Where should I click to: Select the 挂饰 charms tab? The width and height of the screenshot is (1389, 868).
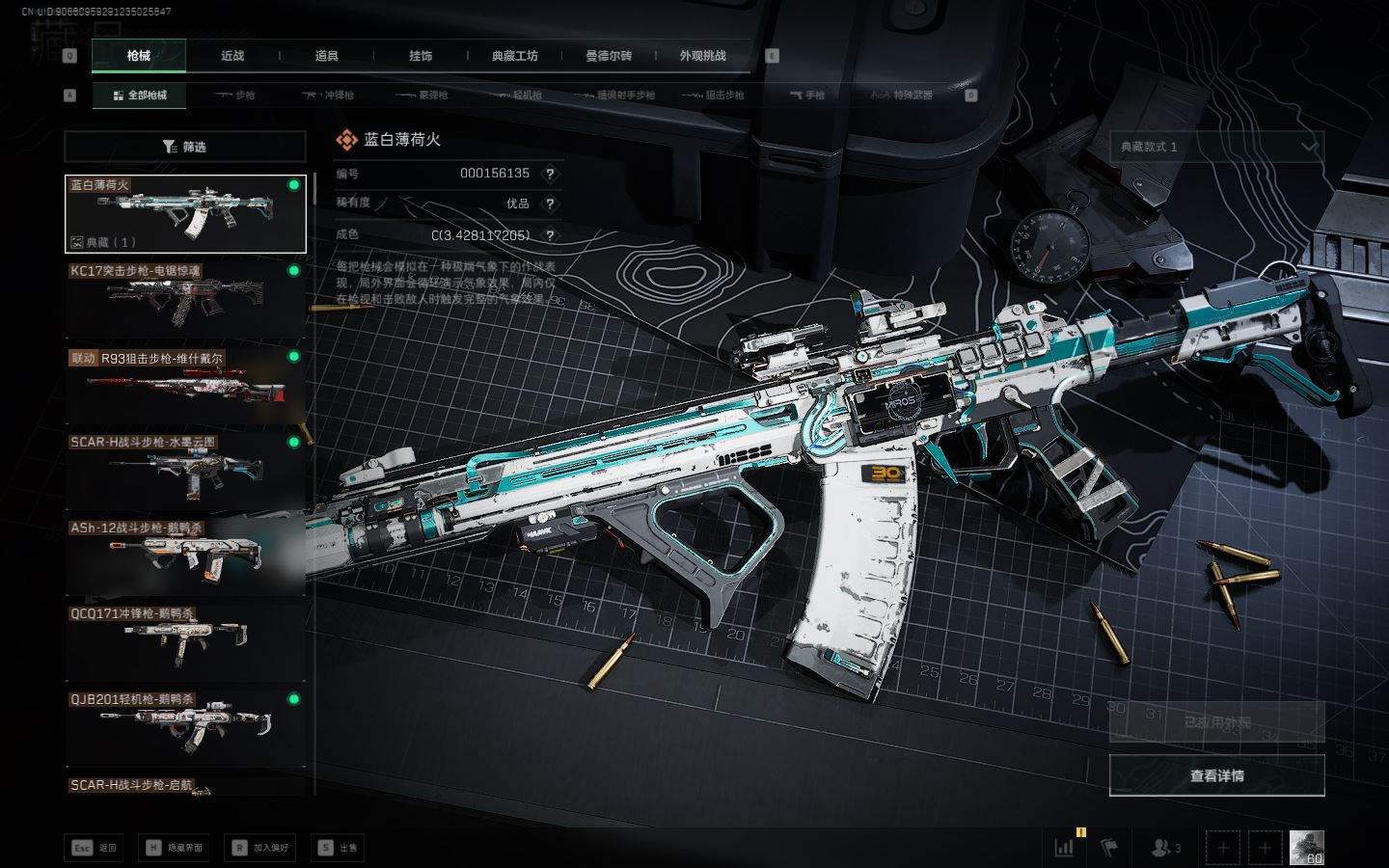tap(421, 56)
